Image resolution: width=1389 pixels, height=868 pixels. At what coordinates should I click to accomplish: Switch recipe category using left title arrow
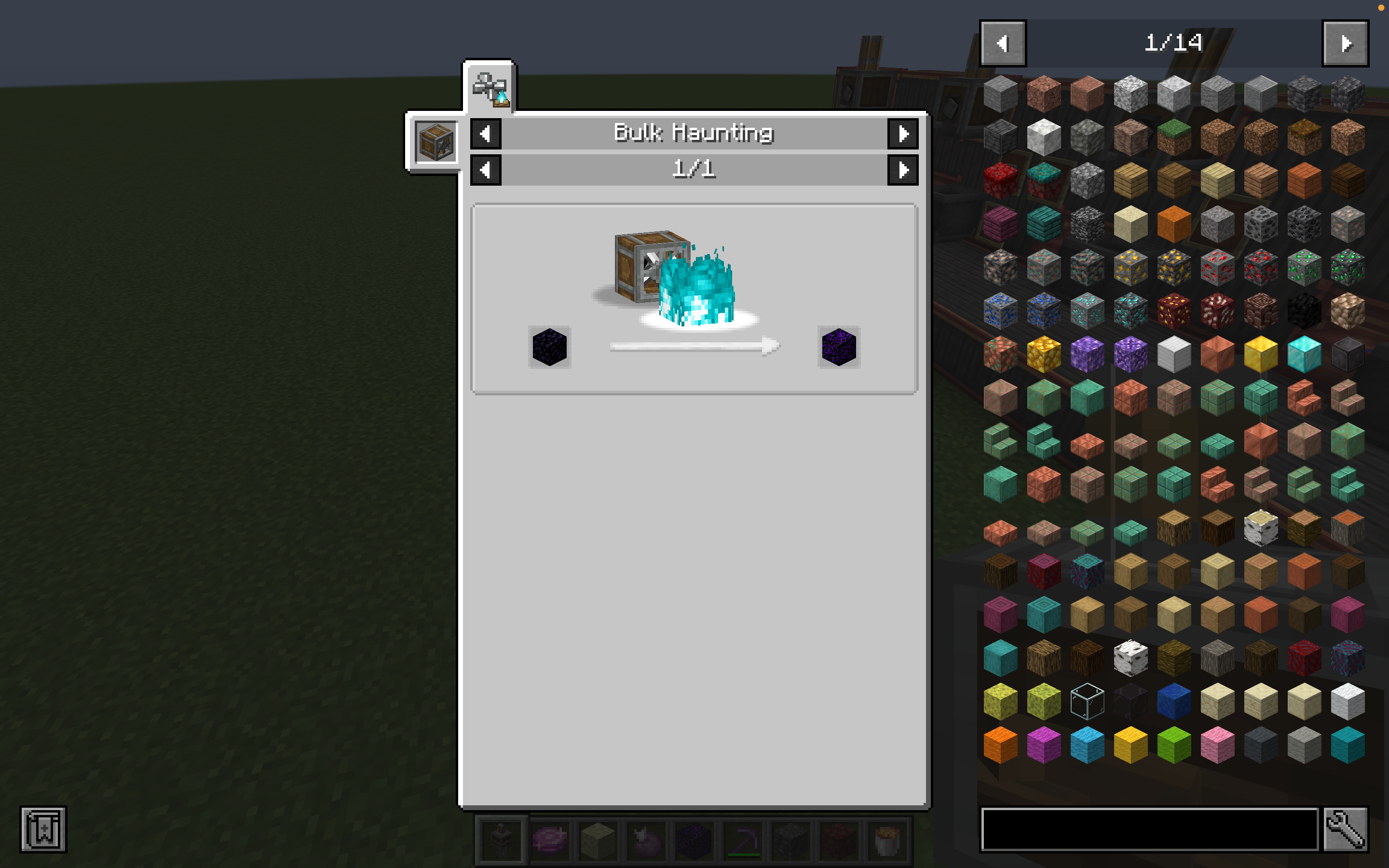click(485, 133)
